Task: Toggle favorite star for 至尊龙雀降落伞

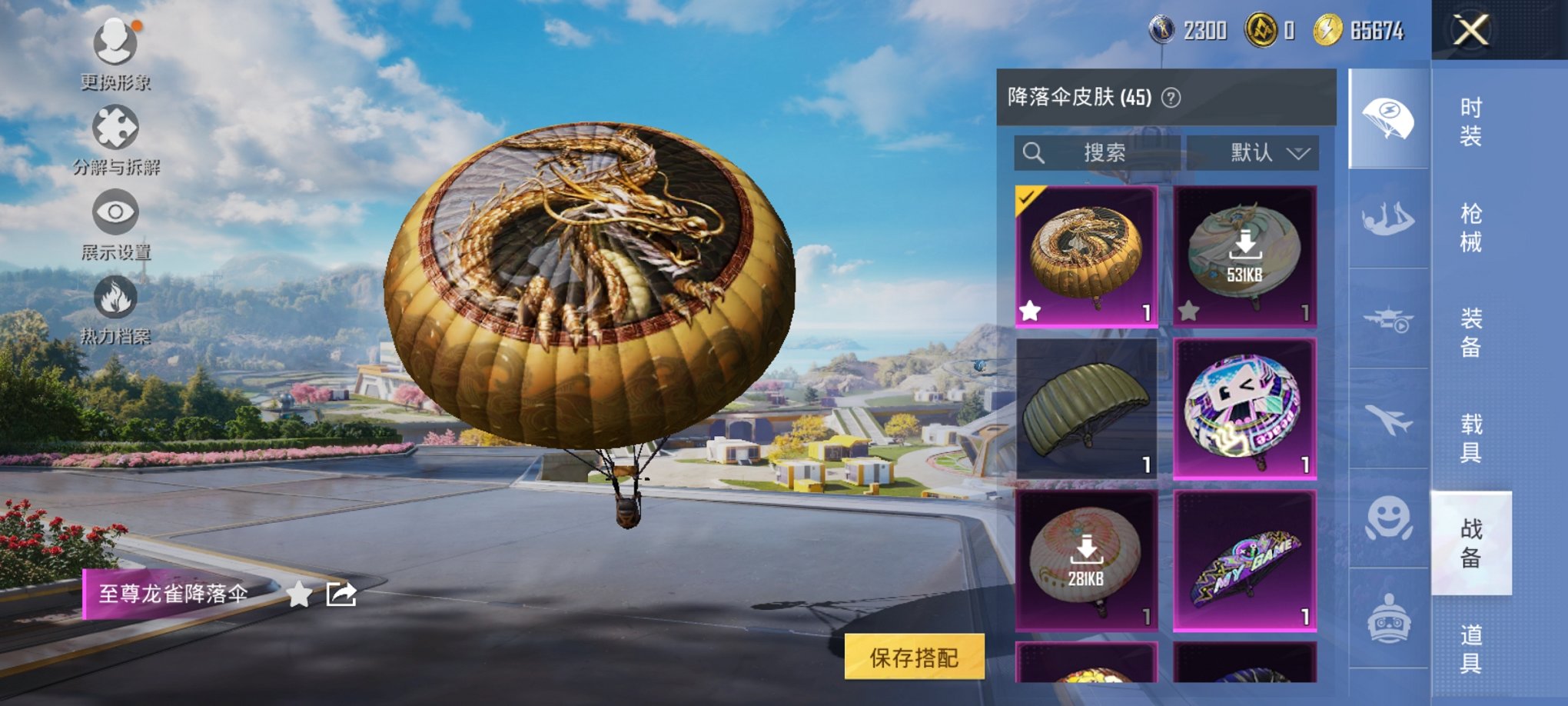Action: (300, 594)
